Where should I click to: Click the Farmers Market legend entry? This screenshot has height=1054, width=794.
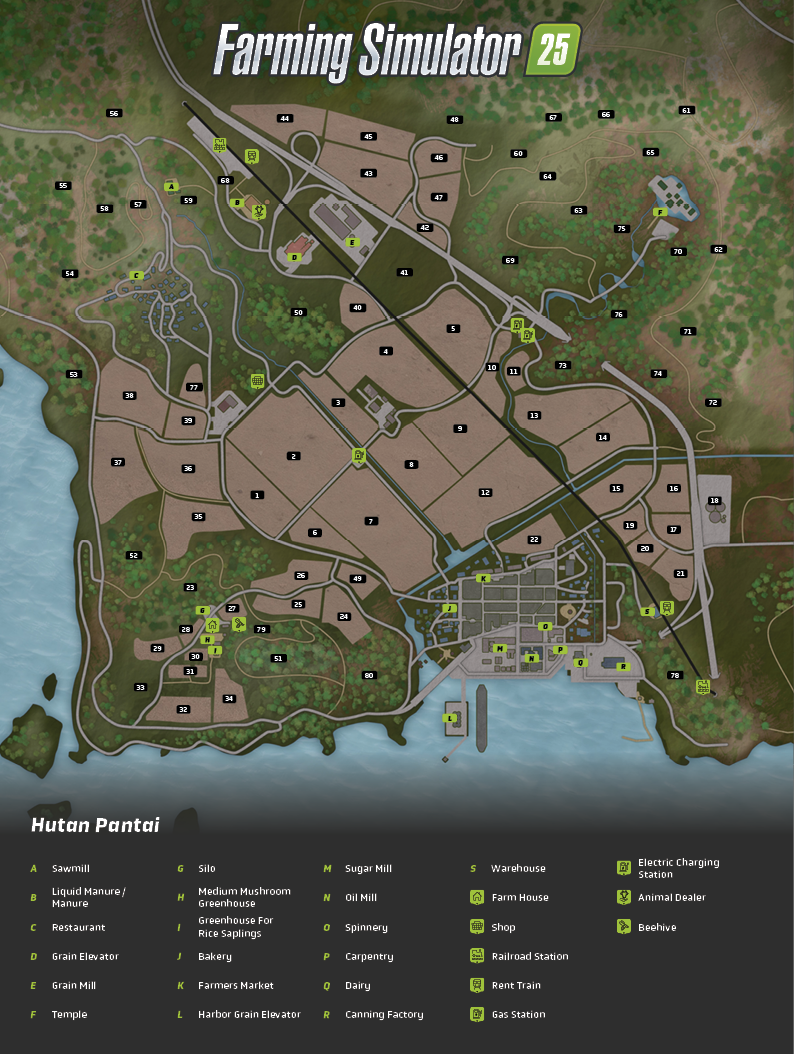235,985
